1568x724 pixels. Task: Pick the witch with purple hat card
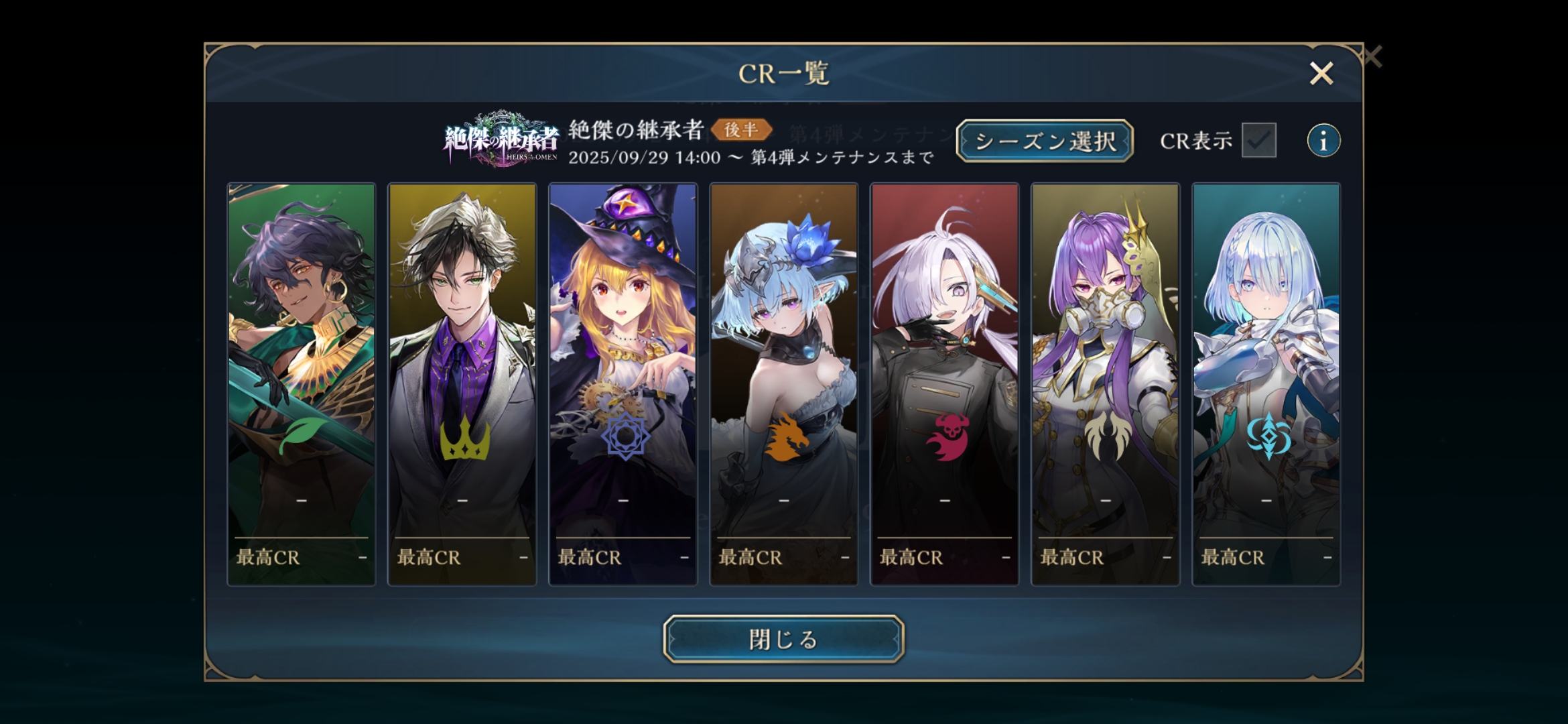click(623, 384)
